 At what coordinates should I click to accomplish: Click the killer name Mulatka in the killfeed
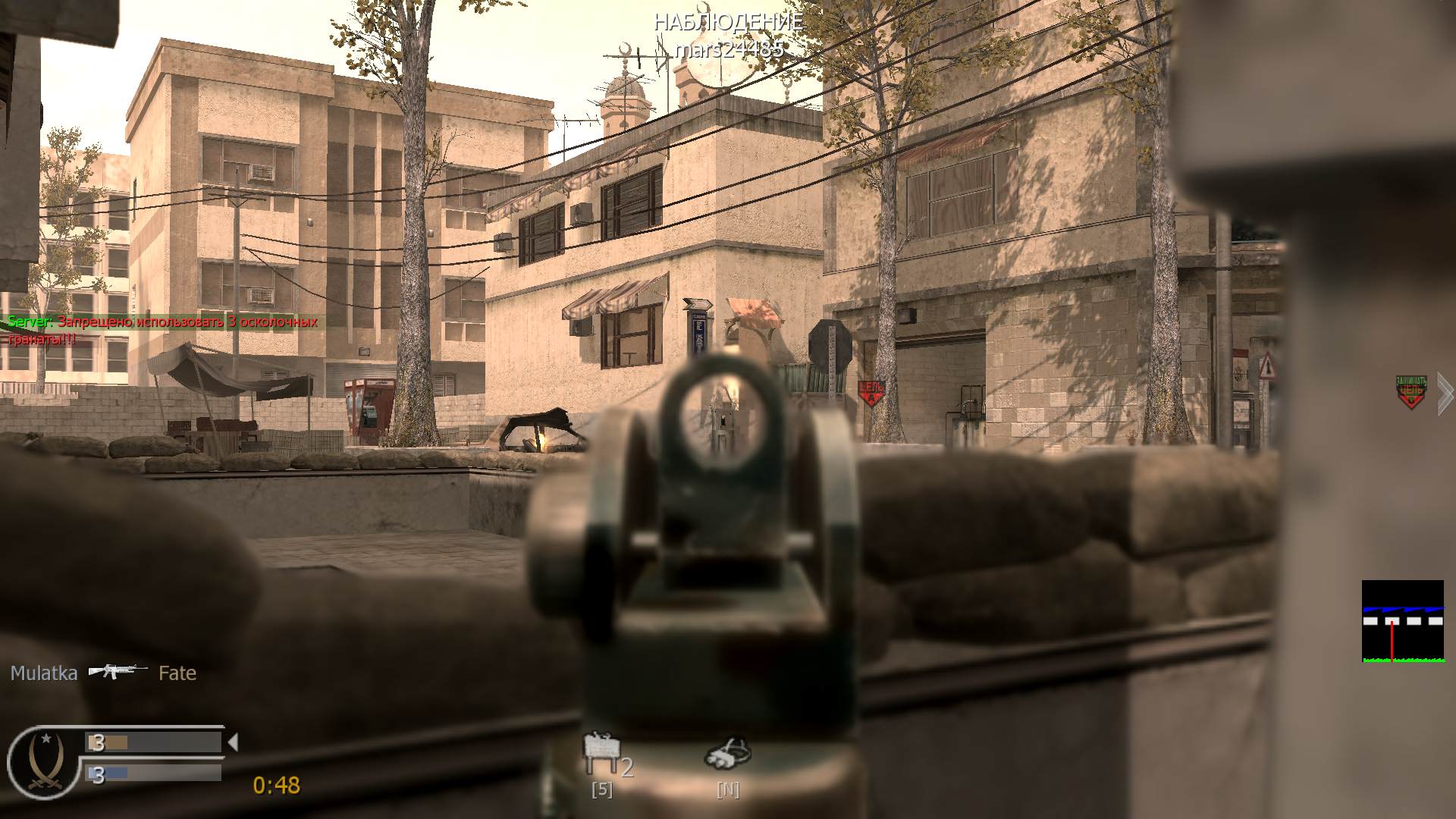click(x=43, y=673)
